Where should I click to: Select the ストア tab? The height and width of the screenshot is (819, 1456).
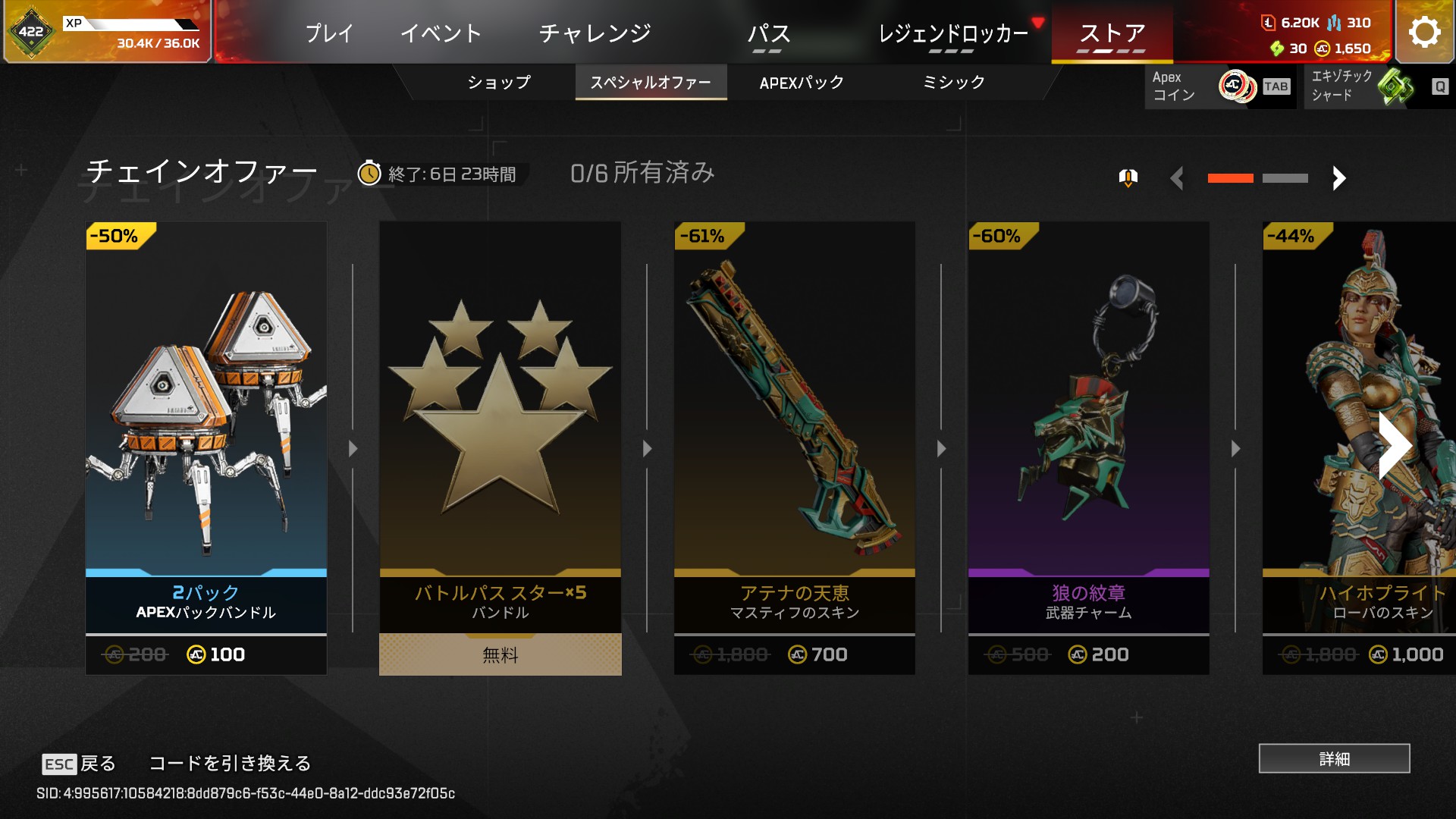pyautogui.click(x=1112, y=33)
